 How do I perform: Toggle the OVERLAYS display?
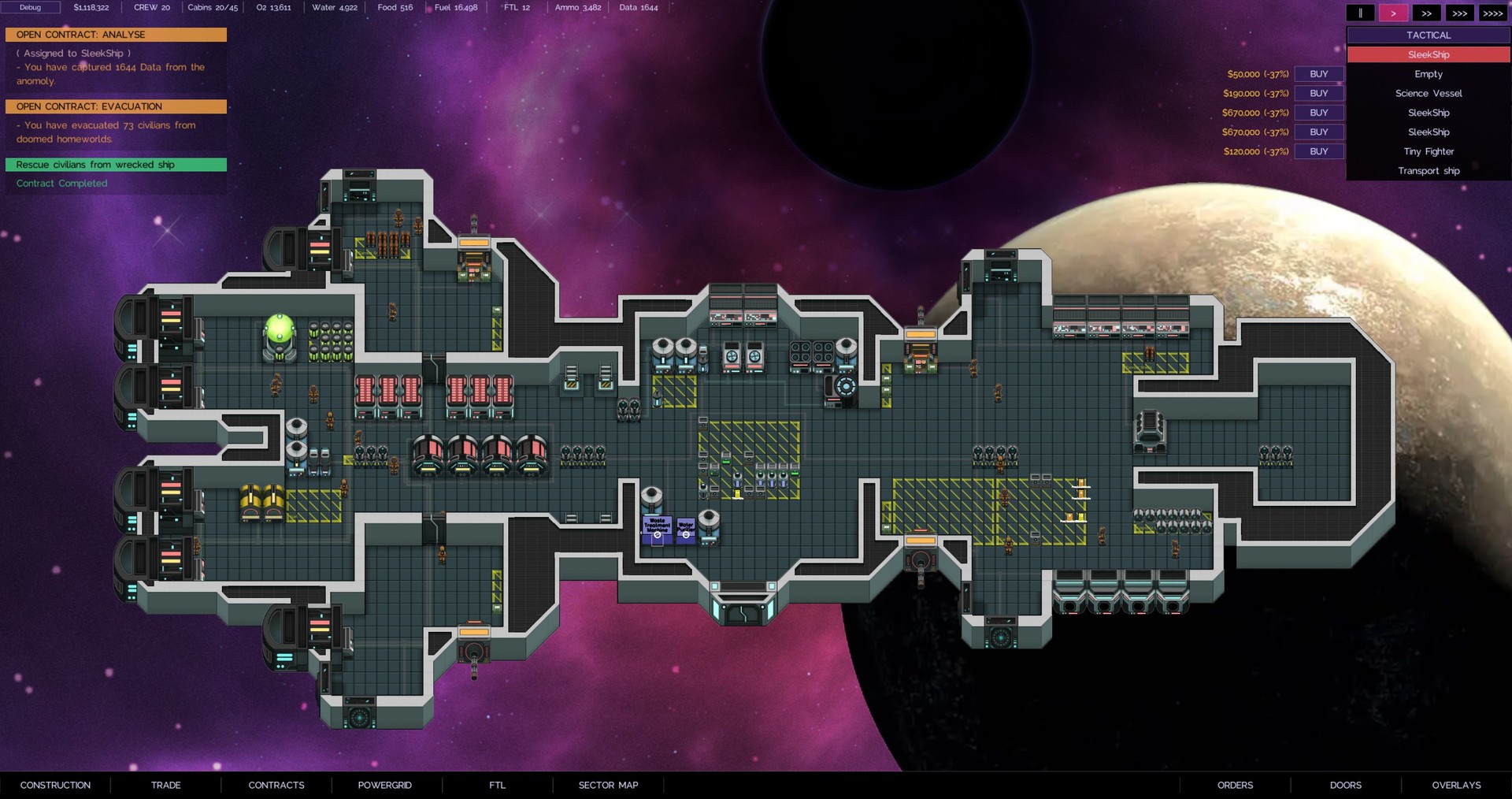[x=1456, y=785]
